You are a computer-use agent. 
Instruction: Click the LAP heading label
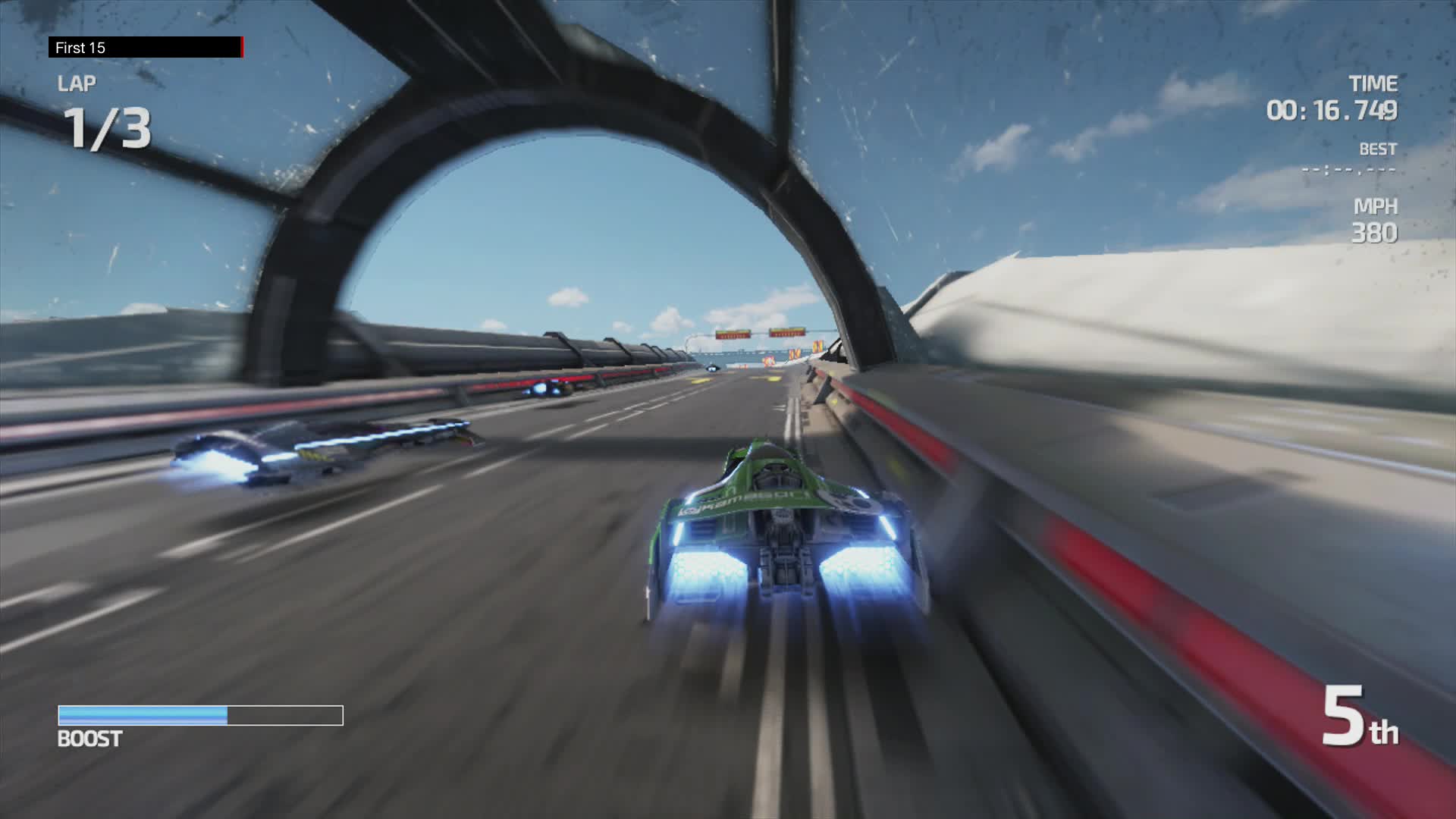tap(79, 84)
